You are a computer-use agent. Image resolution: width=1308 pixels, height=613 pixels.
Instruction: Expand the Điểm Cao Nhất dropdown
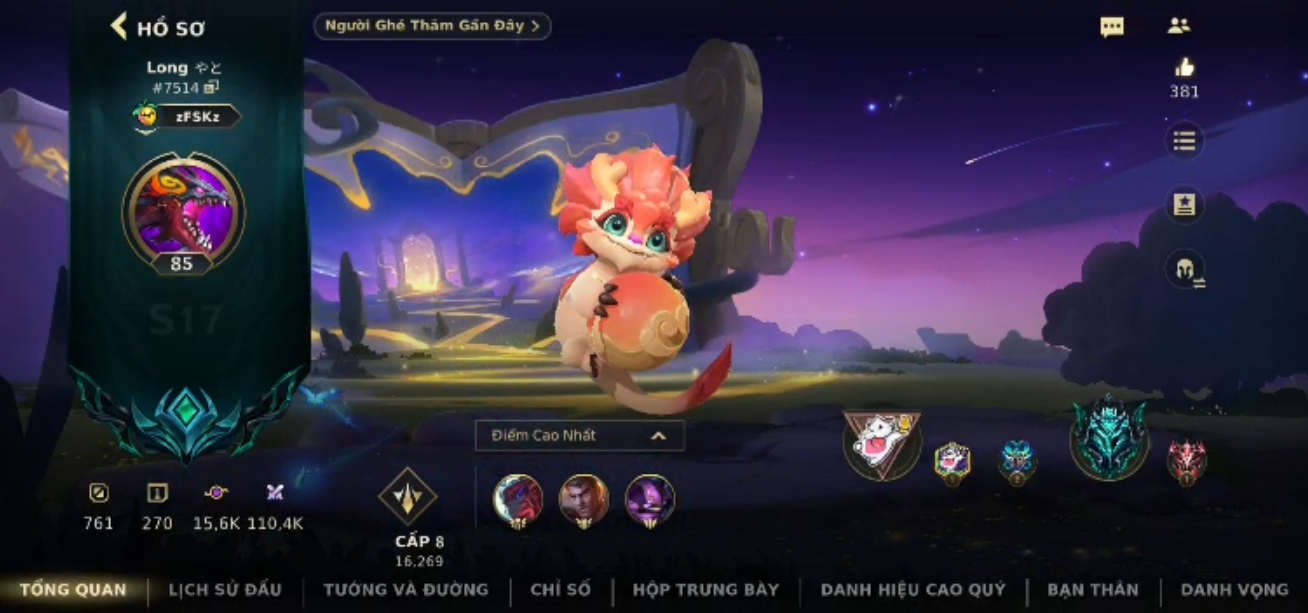pyautogui.click(x=580, y=435)
